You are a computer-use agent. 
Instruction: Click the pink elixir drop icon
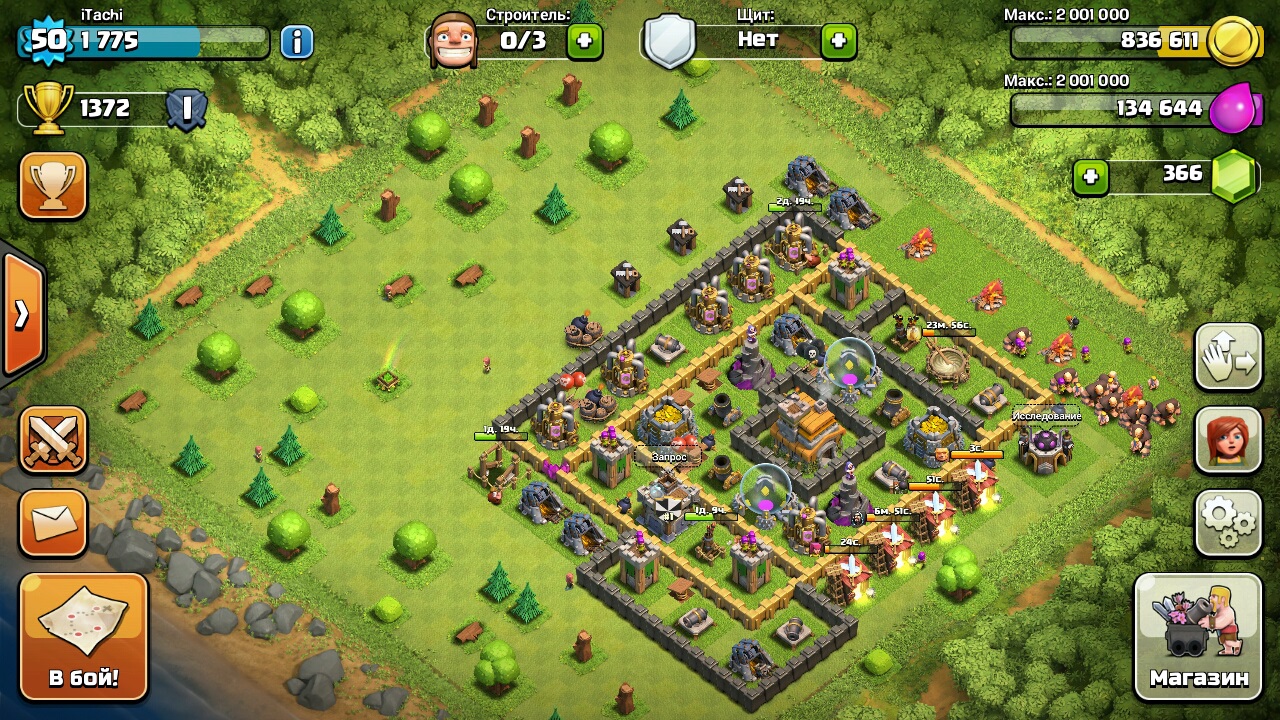coord(1232,109)
